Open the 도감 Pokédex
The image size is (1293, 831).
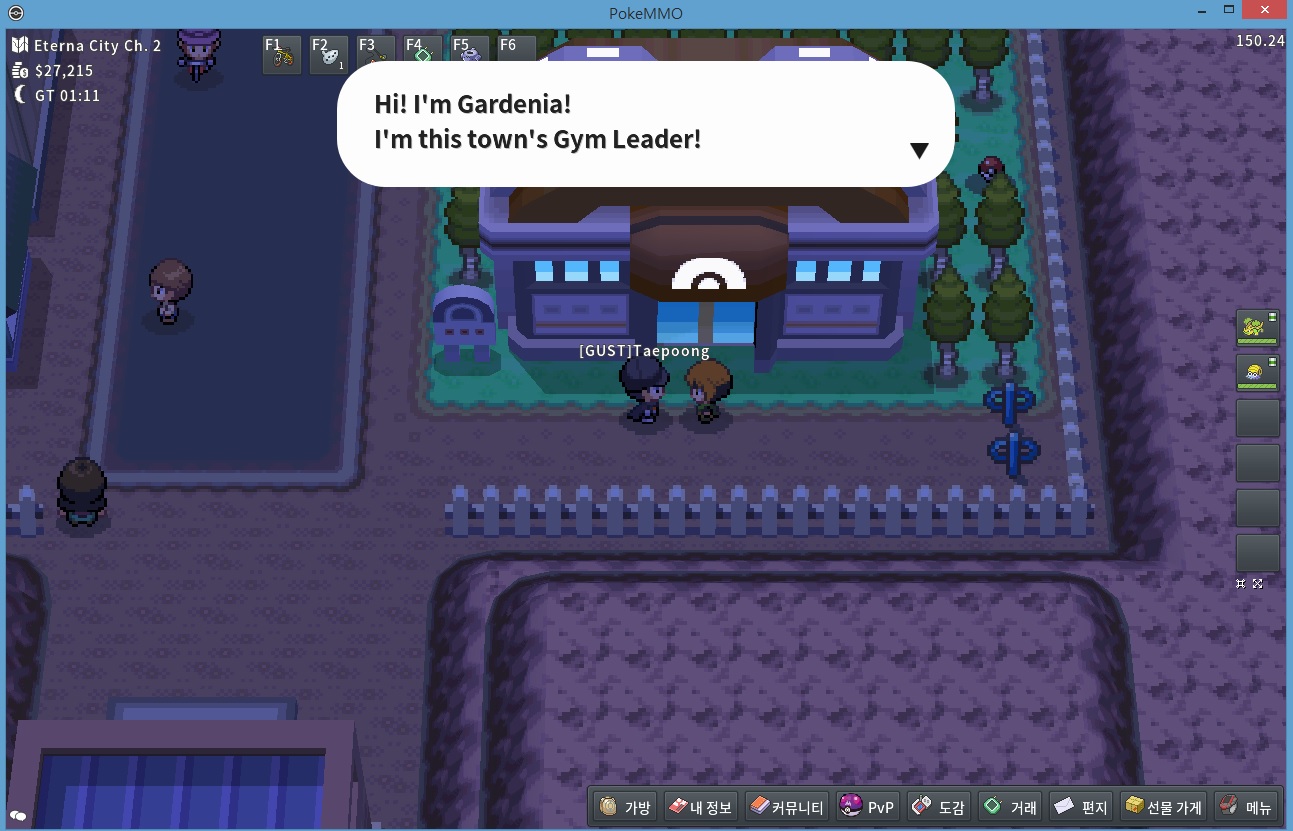point(938,807)
